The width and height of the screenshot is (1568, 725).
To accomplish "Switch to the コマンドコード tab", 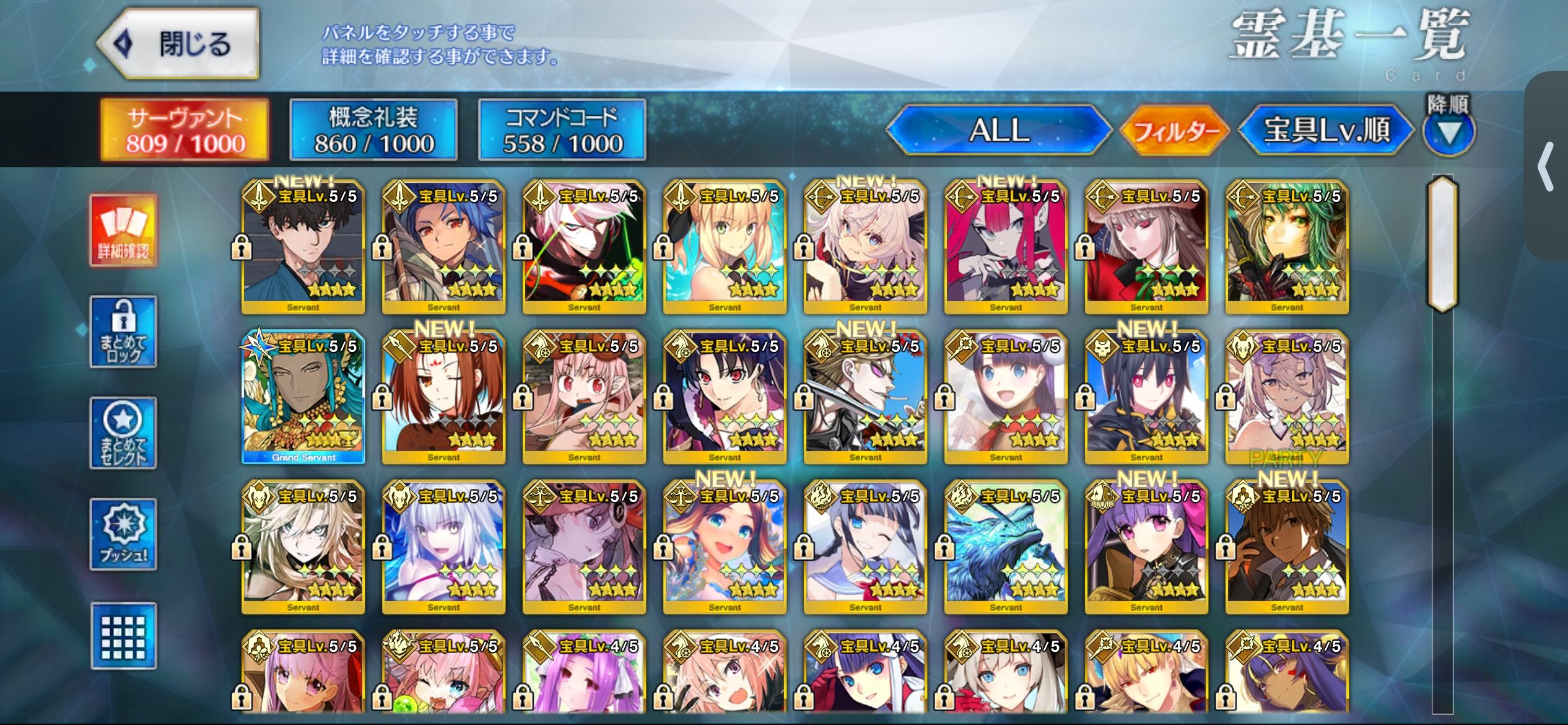I will [x=562, y=130].
